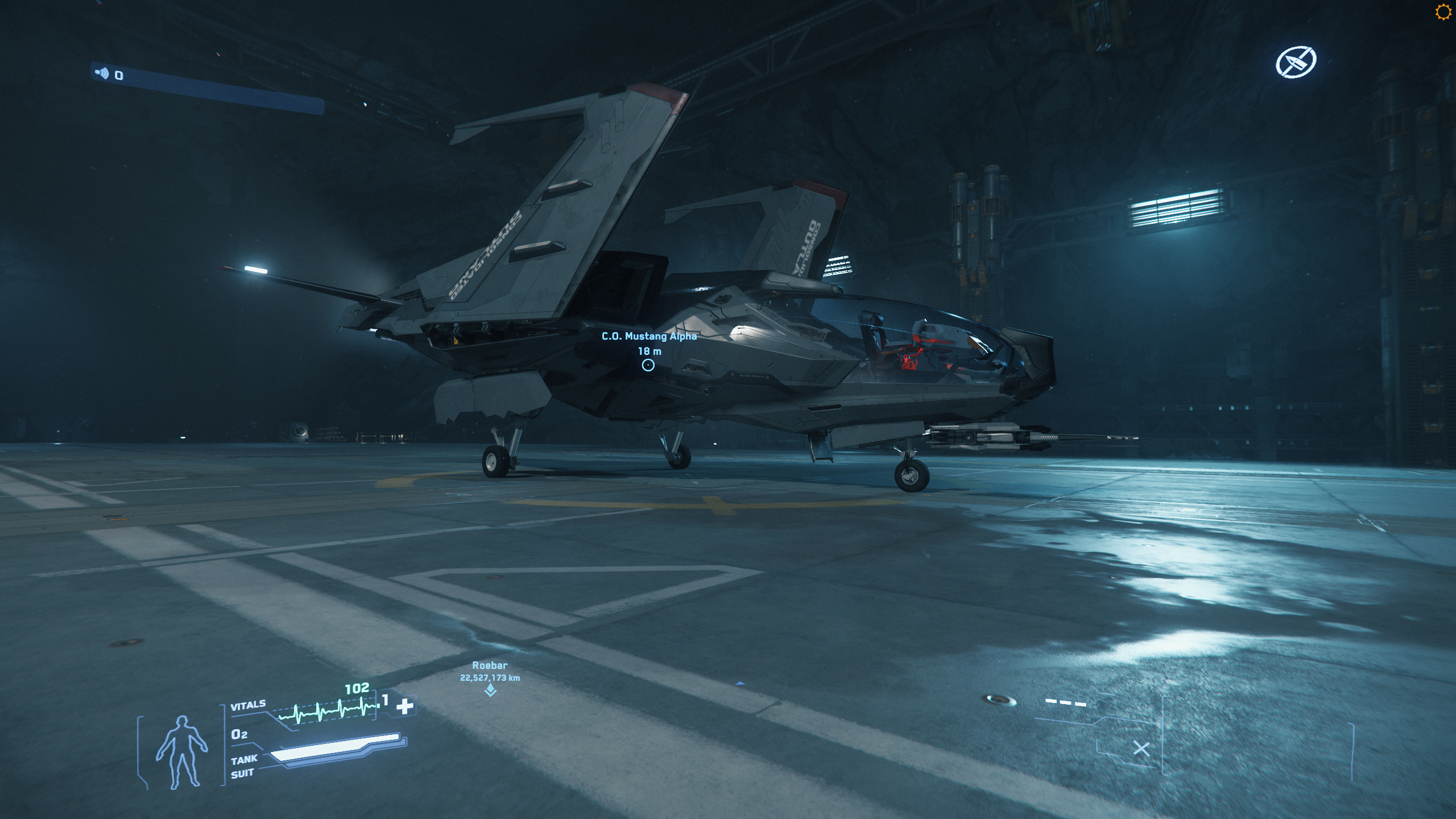The image size is (1456, 819).
Task: Select the C.O. Mustang Alpha ship marker
Action: [x=648, y=365]
